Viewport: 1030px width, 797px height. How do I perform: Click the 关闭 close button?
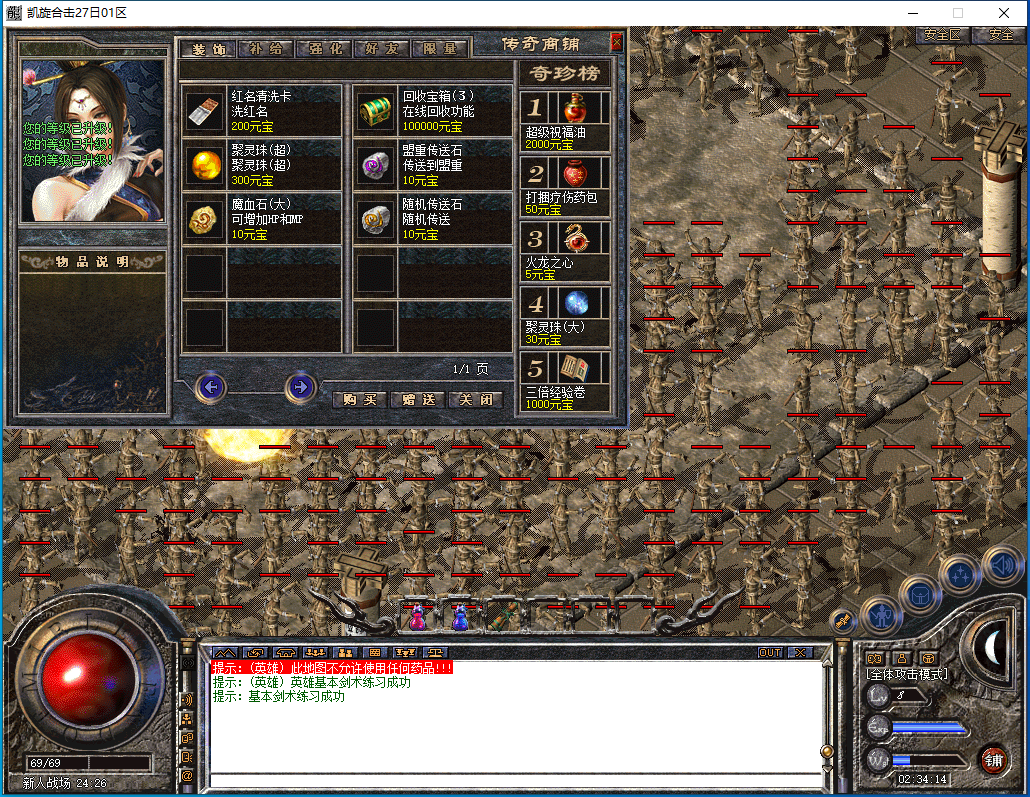pos(475,399)
